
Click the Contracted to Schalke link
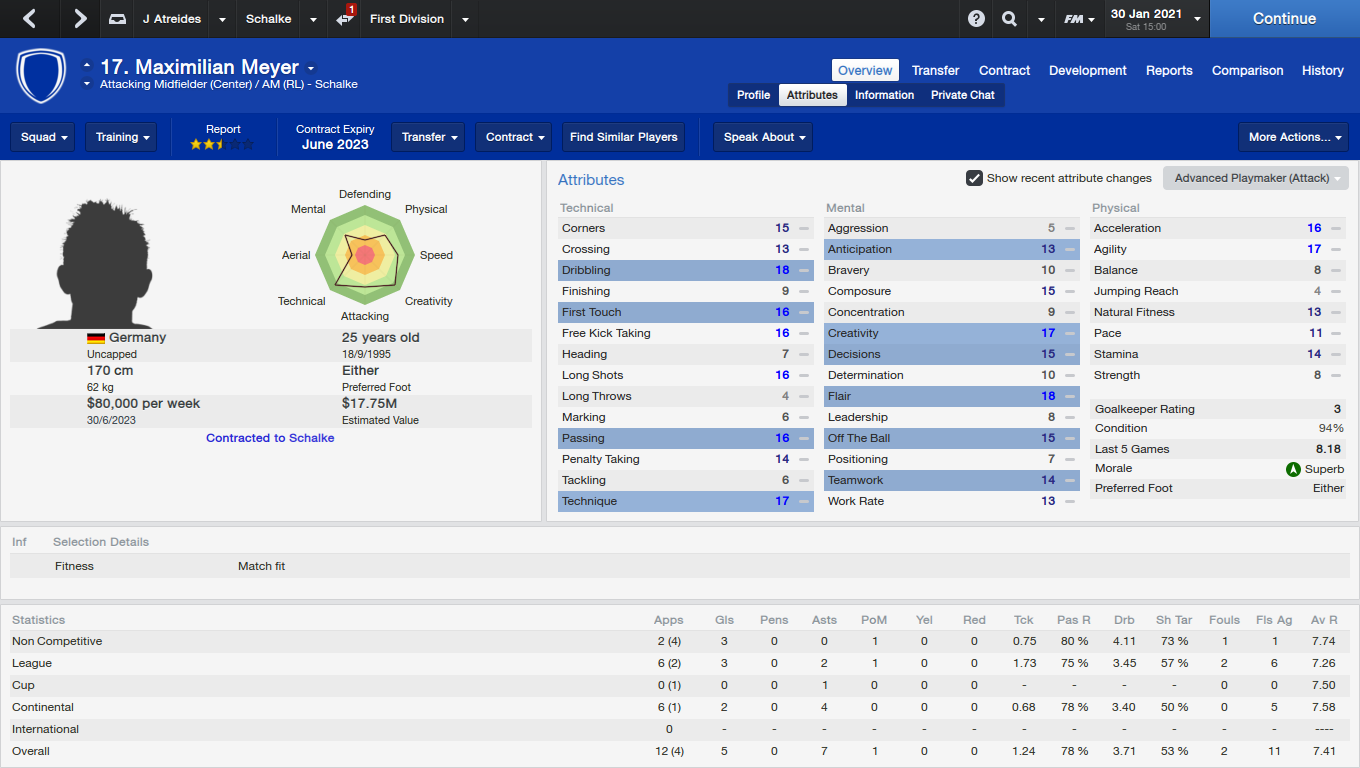[270, 437]
